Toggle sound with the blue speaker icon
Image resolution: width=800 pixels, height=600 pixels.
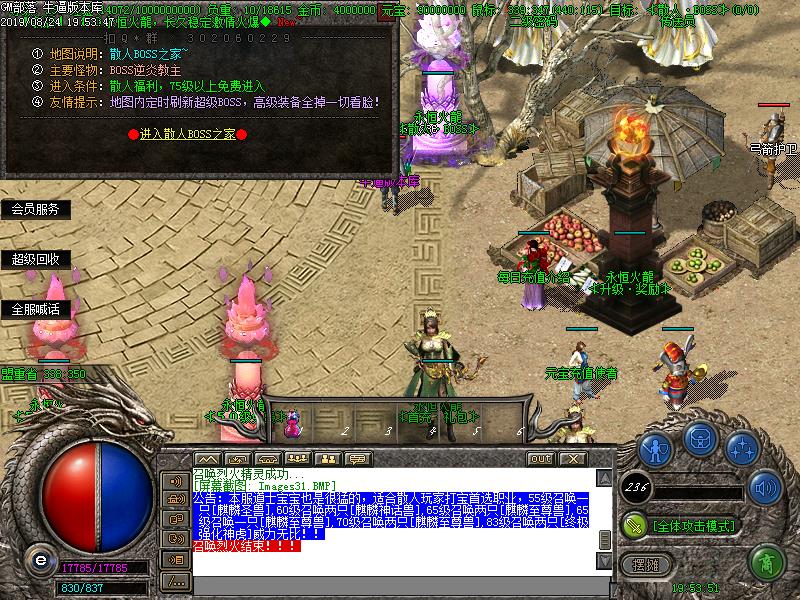tap(765, 488)
